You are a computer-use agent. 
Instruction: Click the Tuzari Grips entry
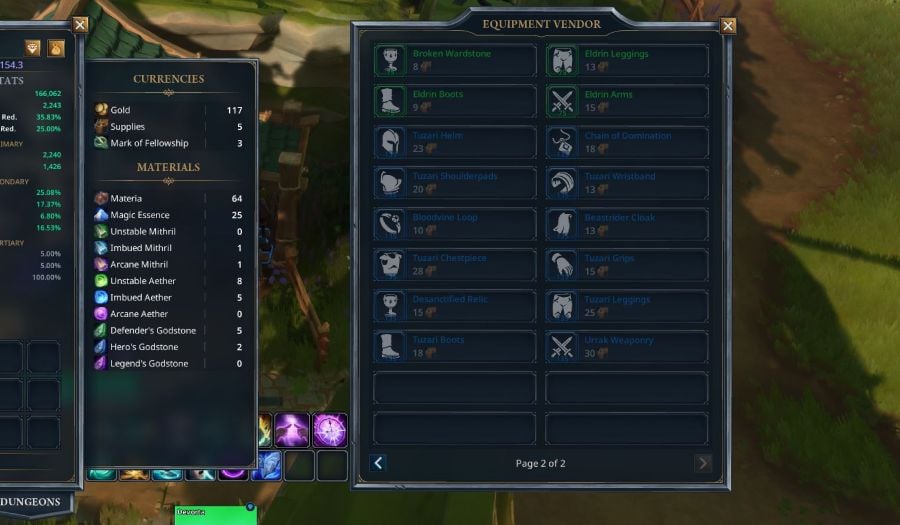tap(627, 265)
